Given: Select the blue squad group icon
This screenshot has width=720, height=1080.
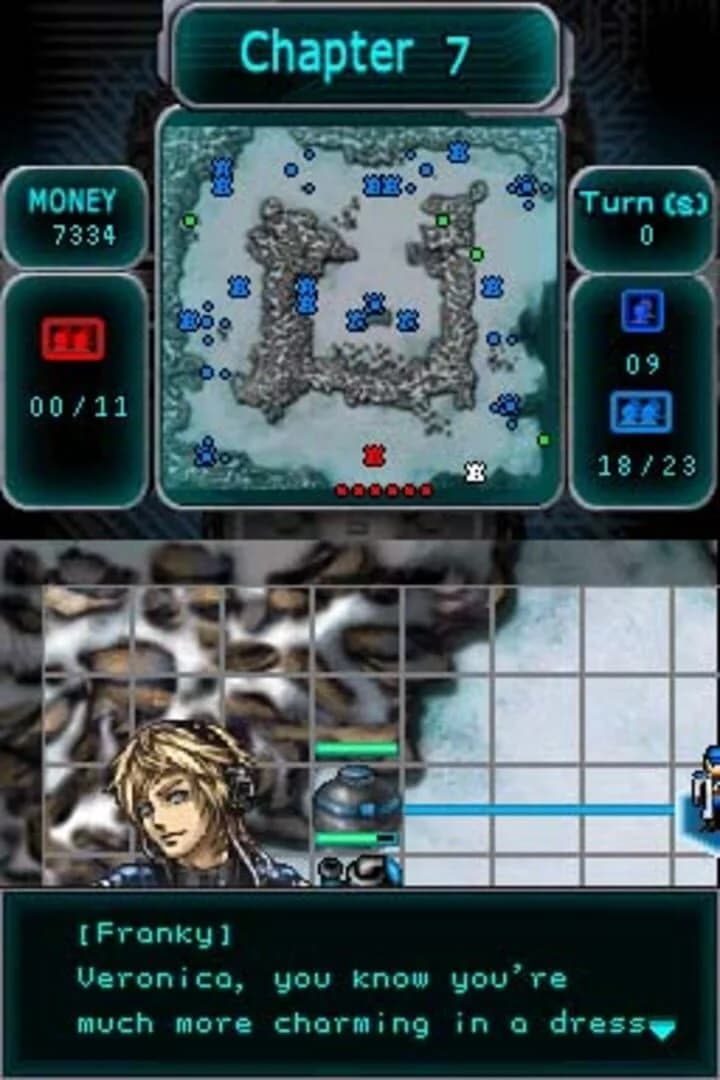Looking at the screenshot, I should coord(641,412).
